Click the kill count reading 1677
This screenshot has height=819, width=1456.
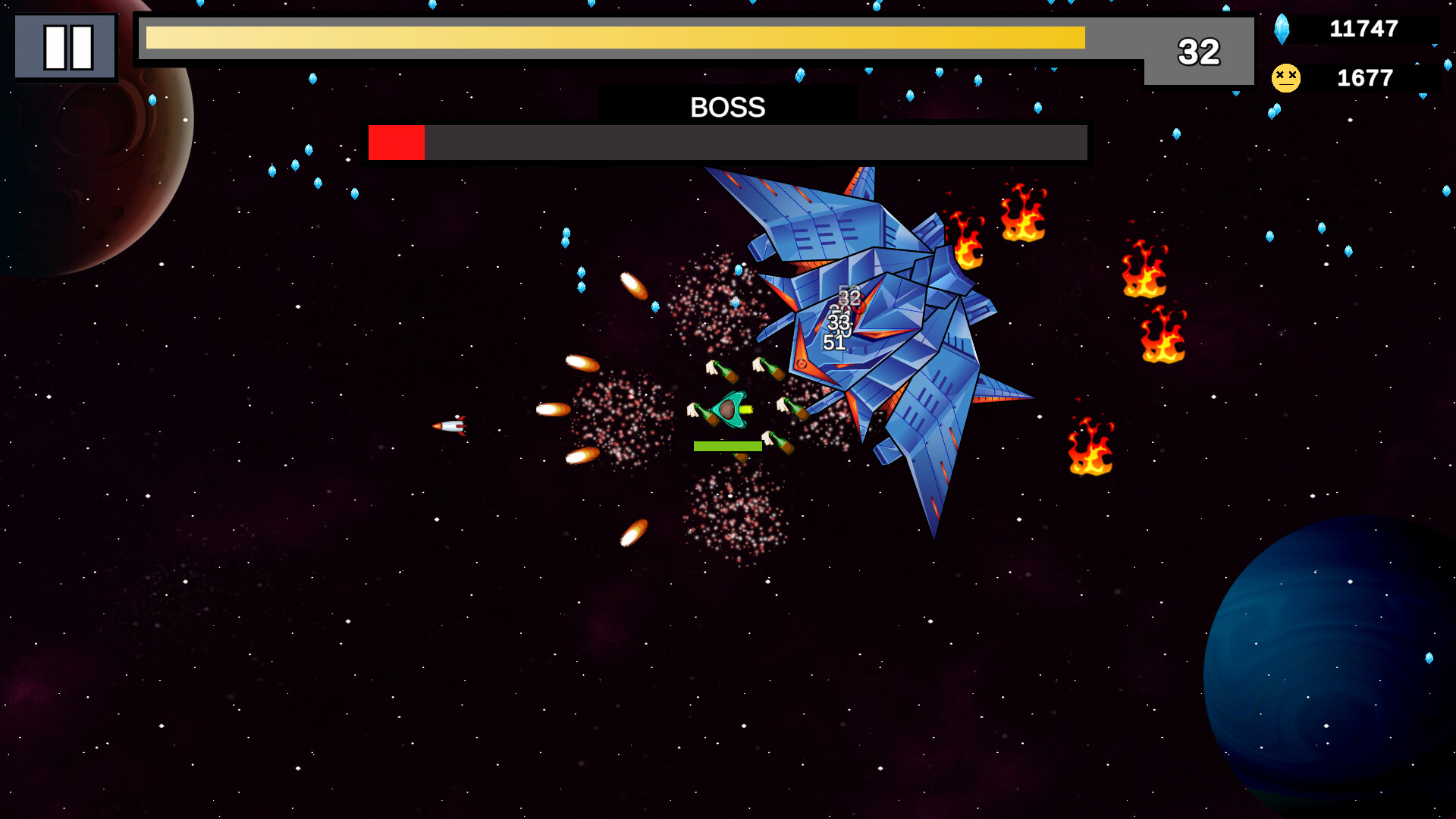click(x=1363, y=77)
